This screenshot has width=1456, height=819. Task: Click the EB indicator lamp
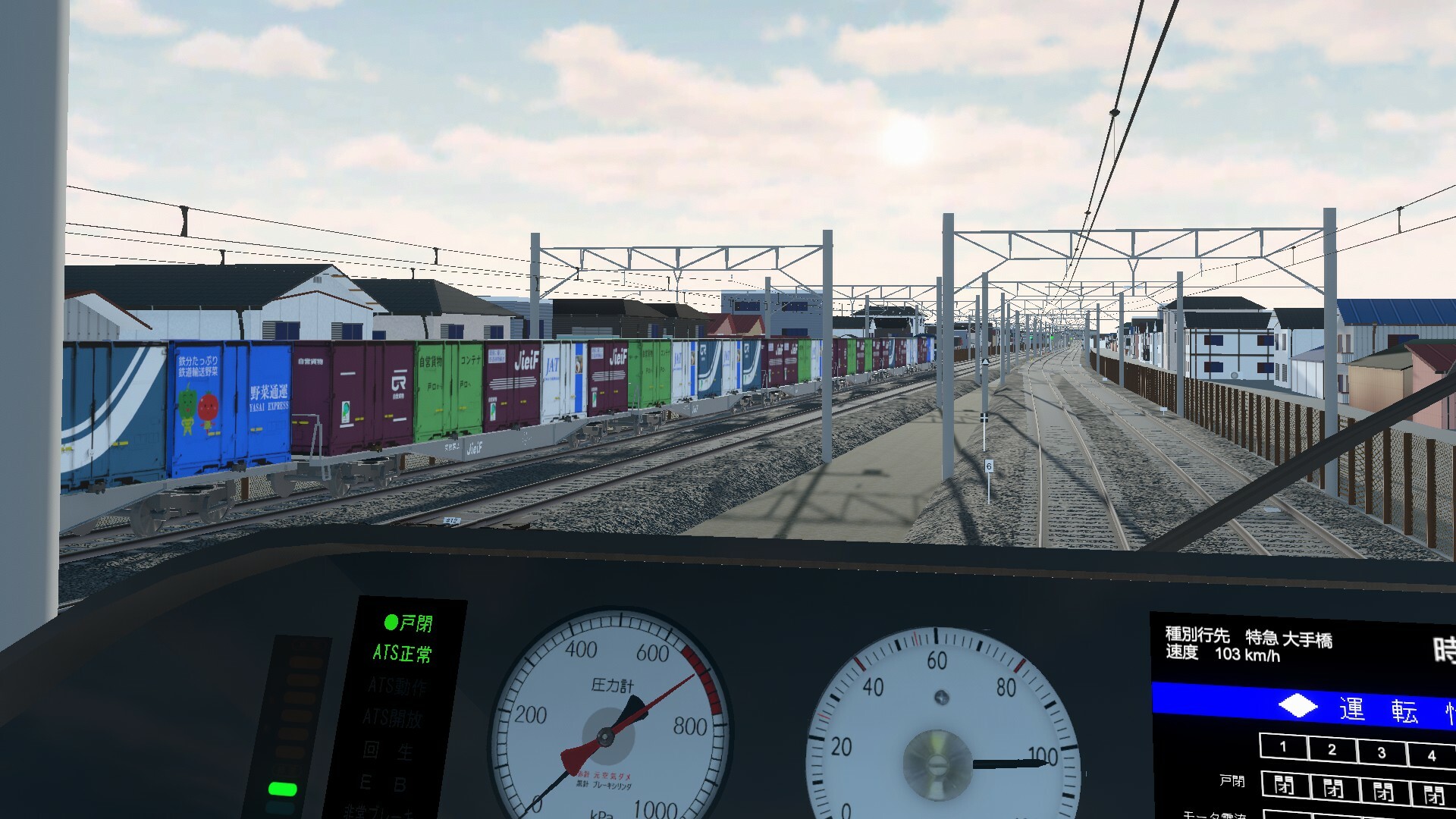(384, 783)
